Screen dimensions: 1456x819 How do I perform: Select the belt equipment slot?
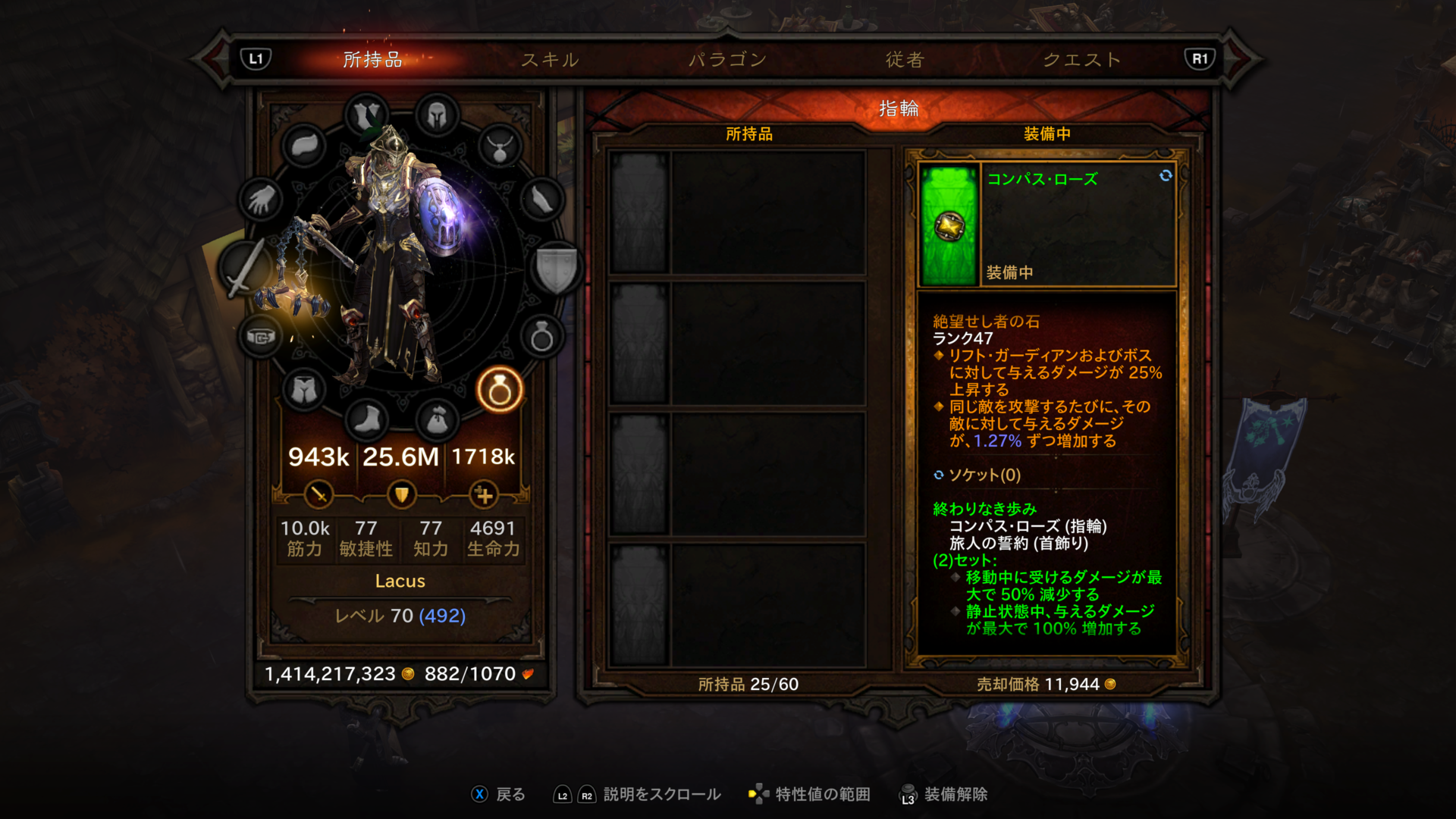[261, 337]
